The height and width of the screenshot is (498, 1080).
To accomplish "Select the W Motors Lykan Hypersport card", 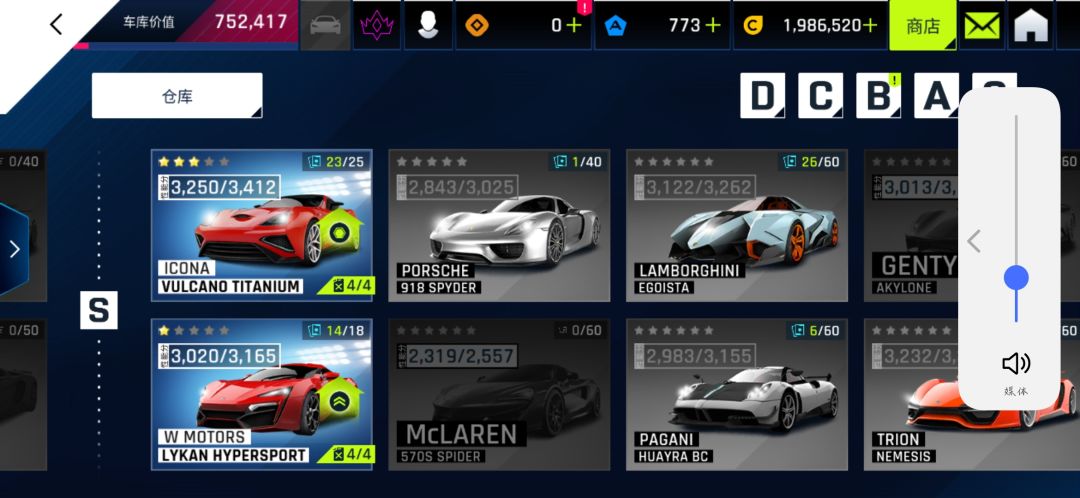I will tap(261, 394).
